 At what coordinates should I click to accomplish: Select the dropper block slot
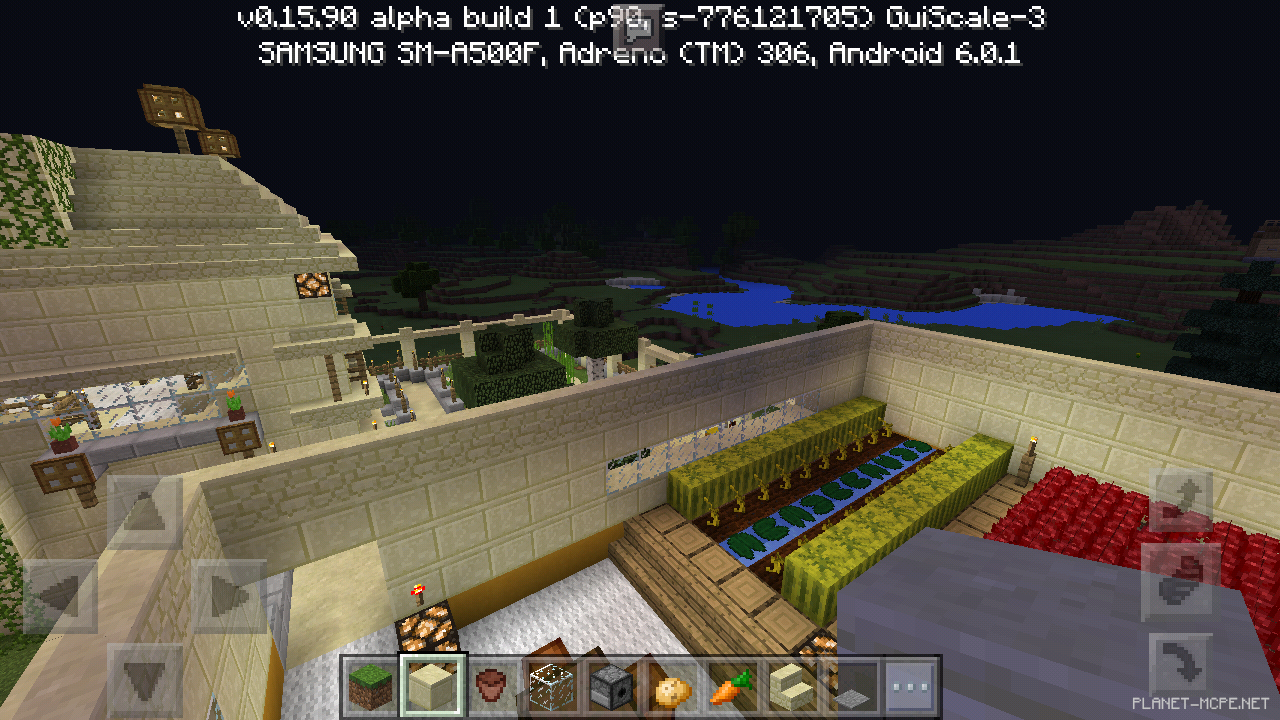click(x=610, y=687)
